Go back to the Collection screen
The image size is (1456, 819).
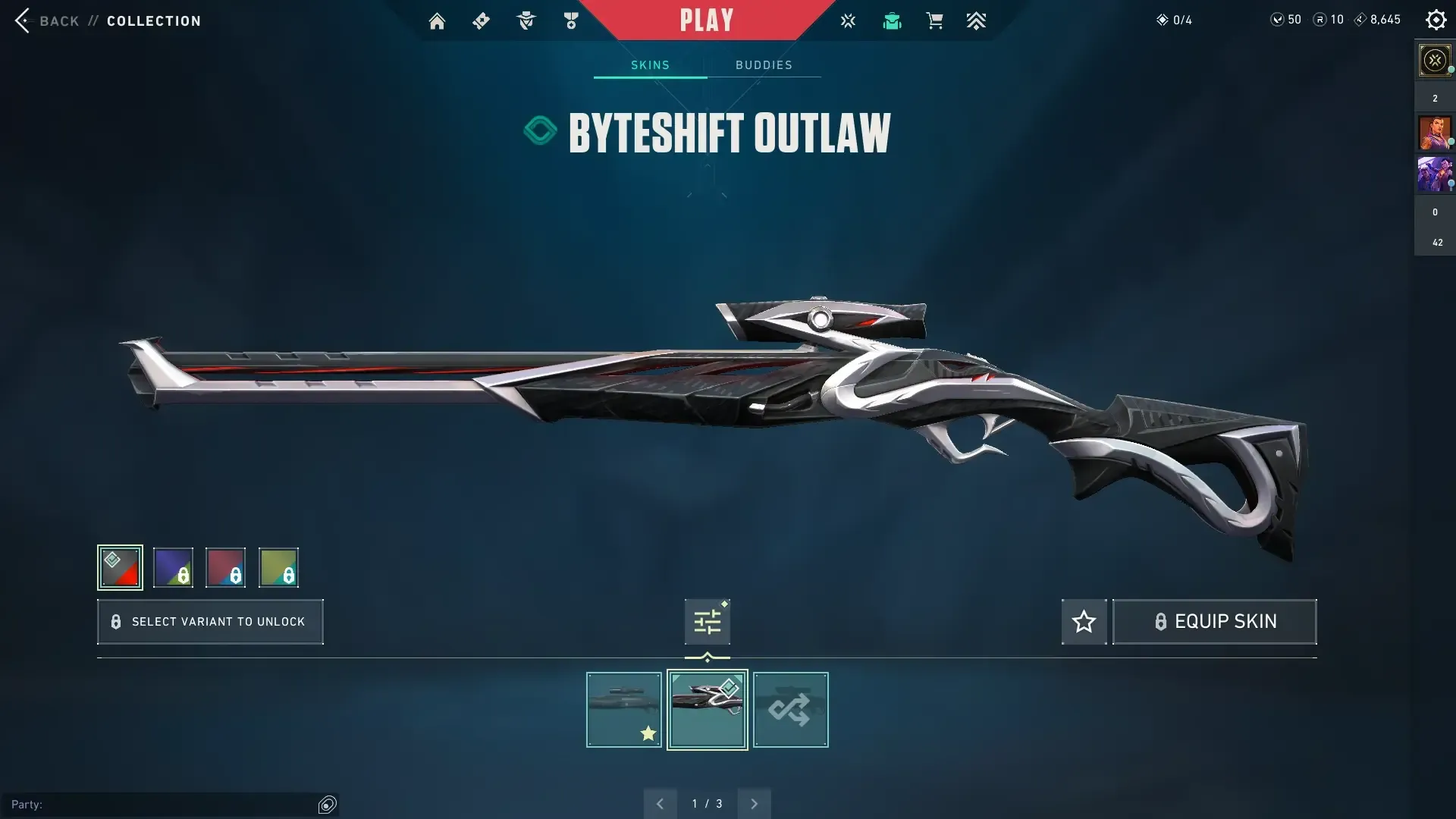(45, 20)
